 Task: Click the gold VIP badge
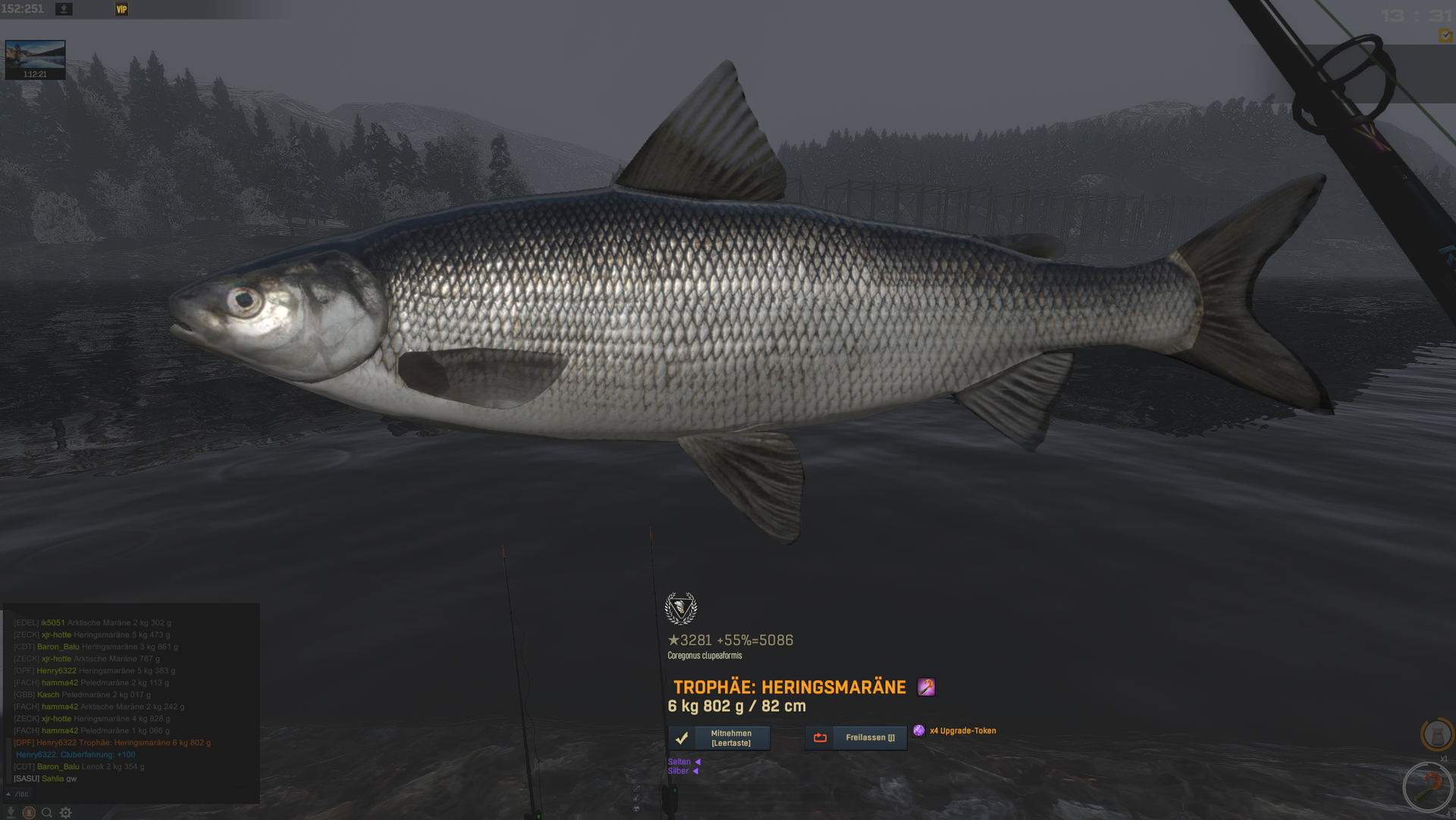[x=121, y=9]
